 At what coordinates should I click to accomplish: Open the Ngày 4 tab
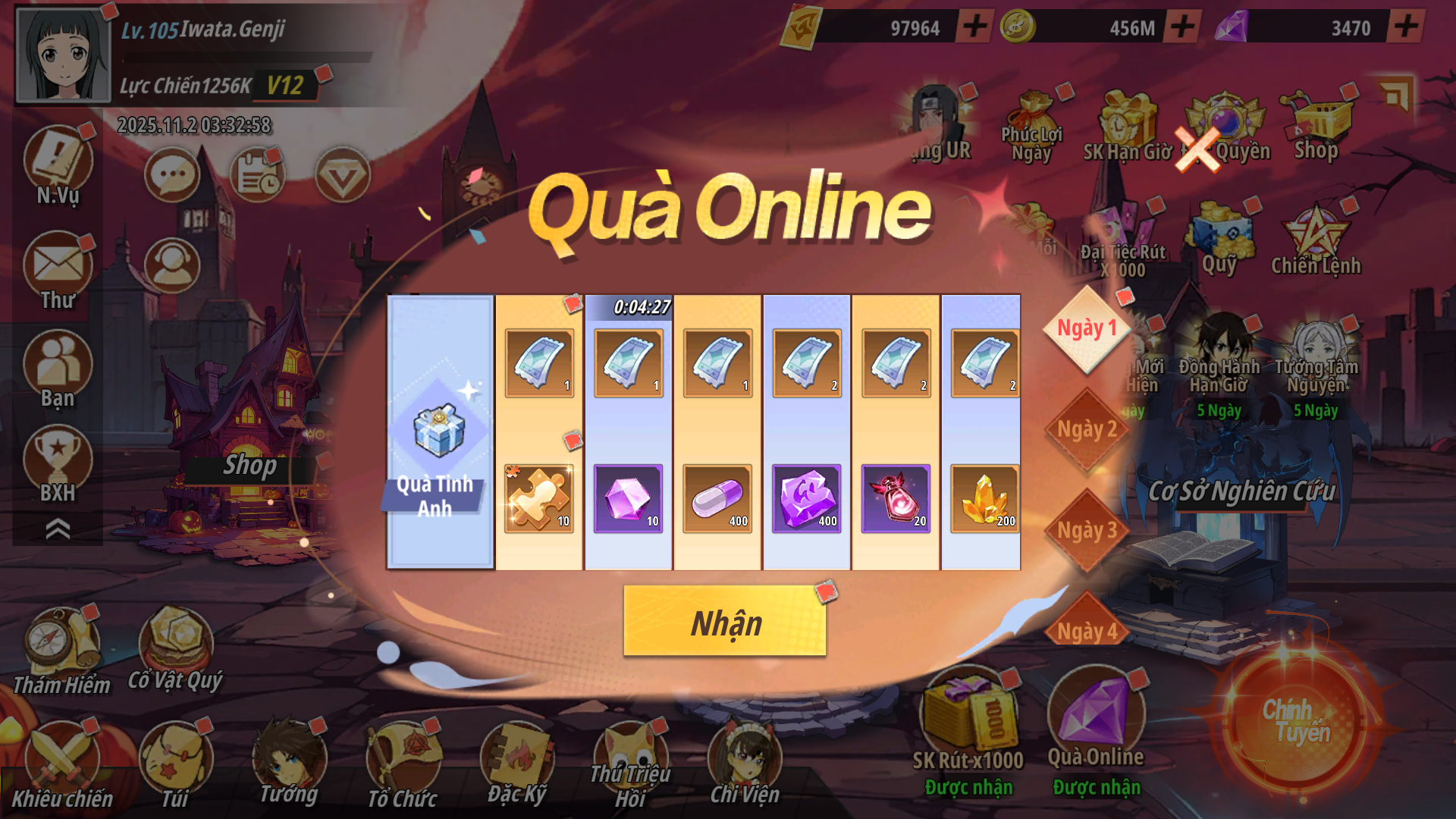coord(1087,629)
